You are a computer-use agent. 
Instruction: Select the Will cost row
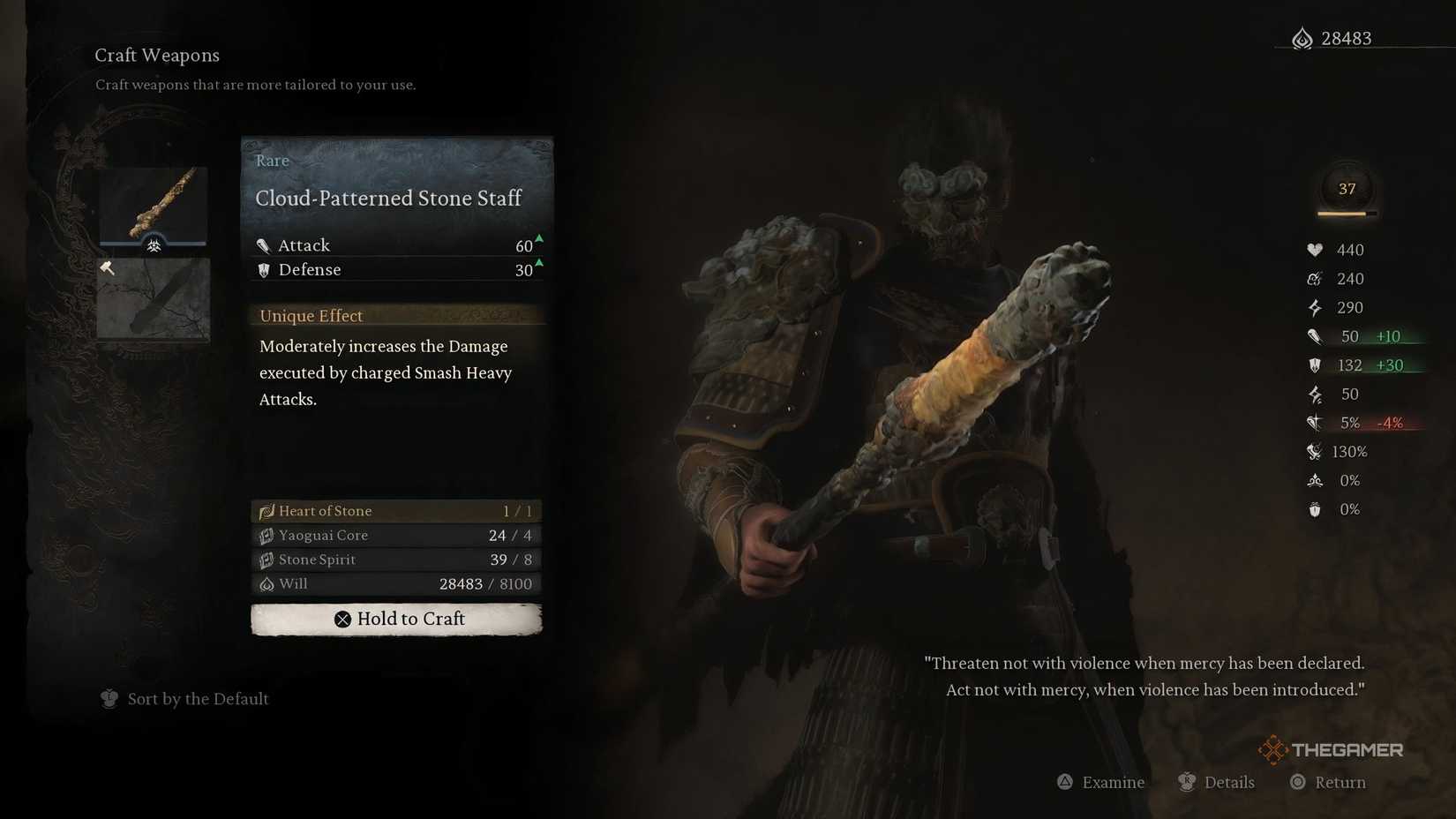pos(396,584)
